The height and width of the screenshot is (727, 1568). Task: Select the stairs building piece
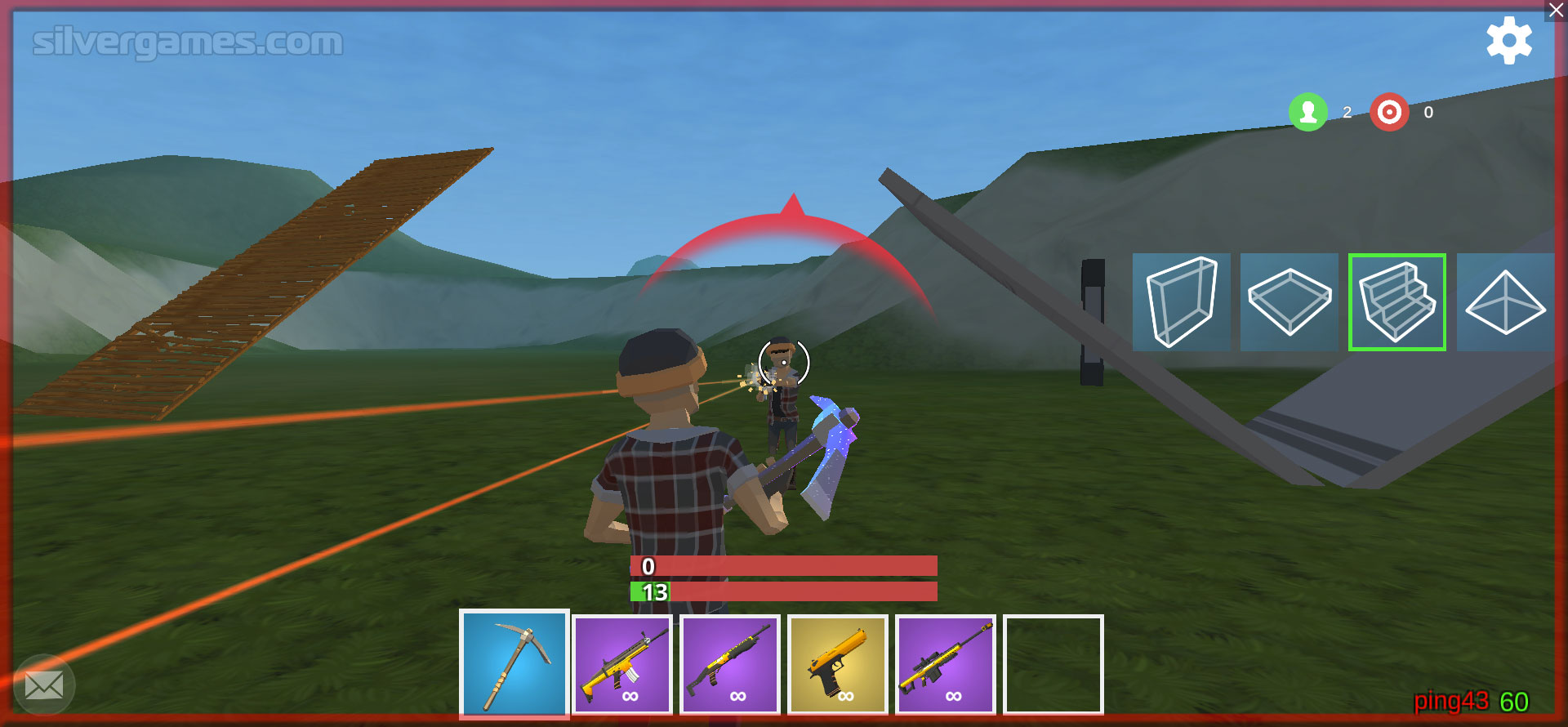(x=1397, y=302)
